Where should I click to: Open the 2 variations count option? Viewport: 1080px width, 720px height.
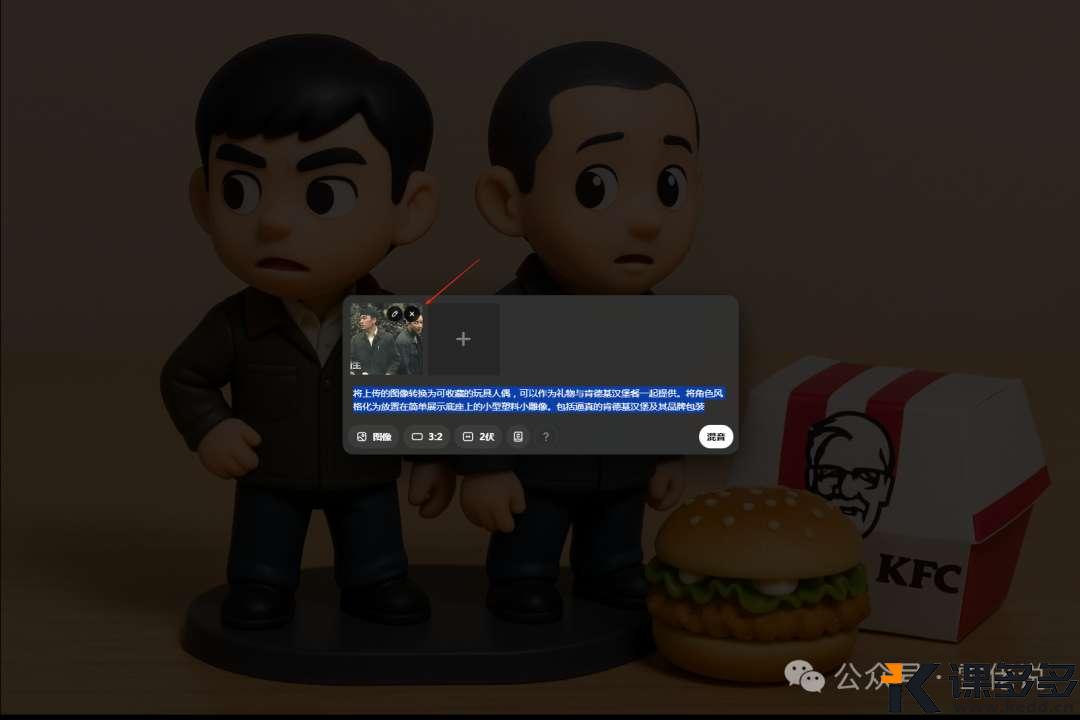[x=478, y=437]
